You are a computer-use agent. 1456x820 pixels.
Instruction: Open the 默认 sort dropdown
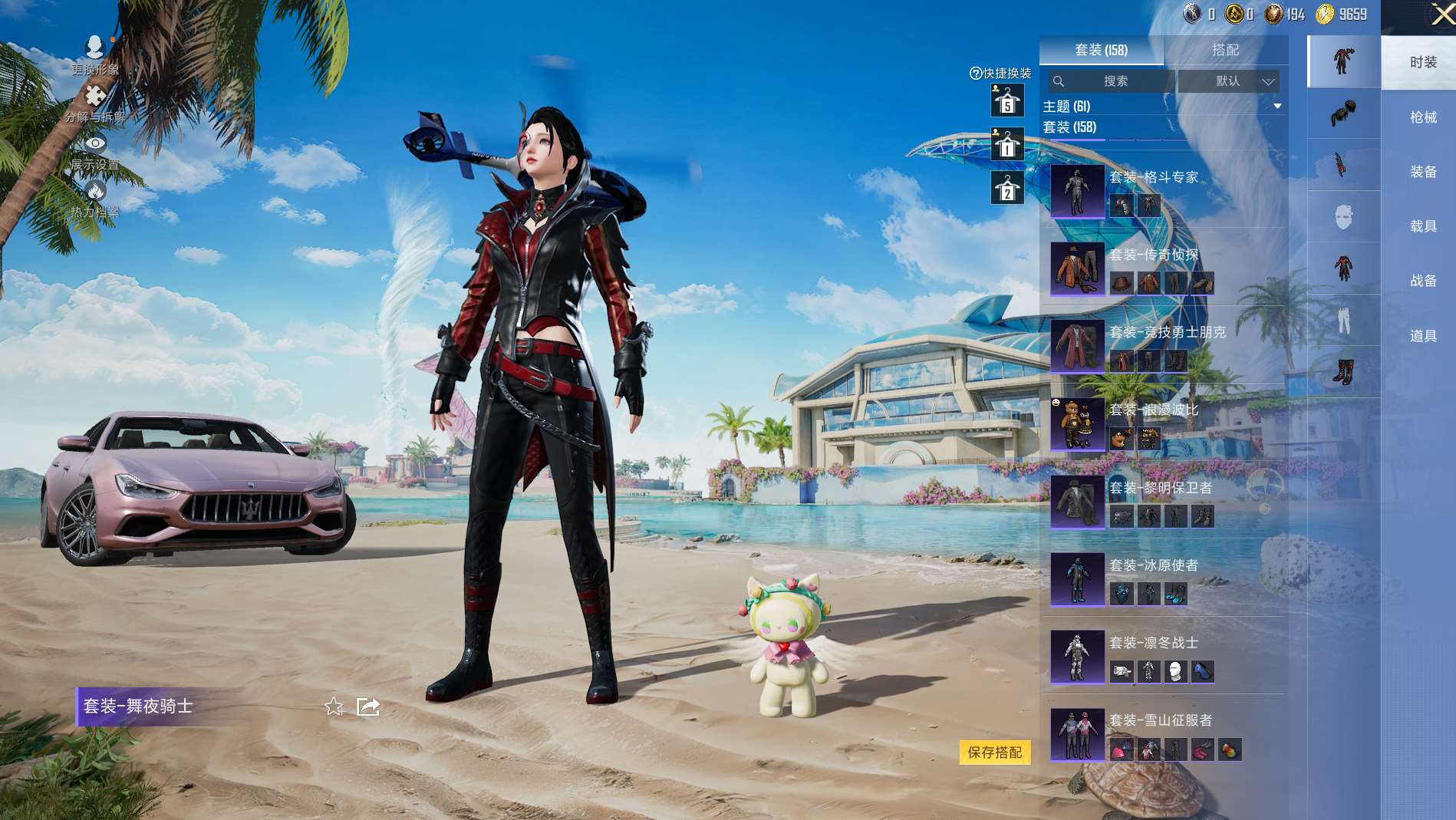[x=1229, y=81]
